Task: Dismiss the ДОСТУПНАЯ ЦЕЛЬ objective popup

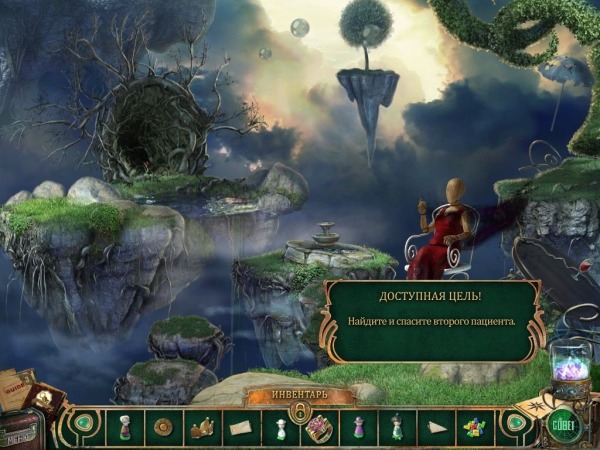Action: pyautogui.click(x=432, y=320)
